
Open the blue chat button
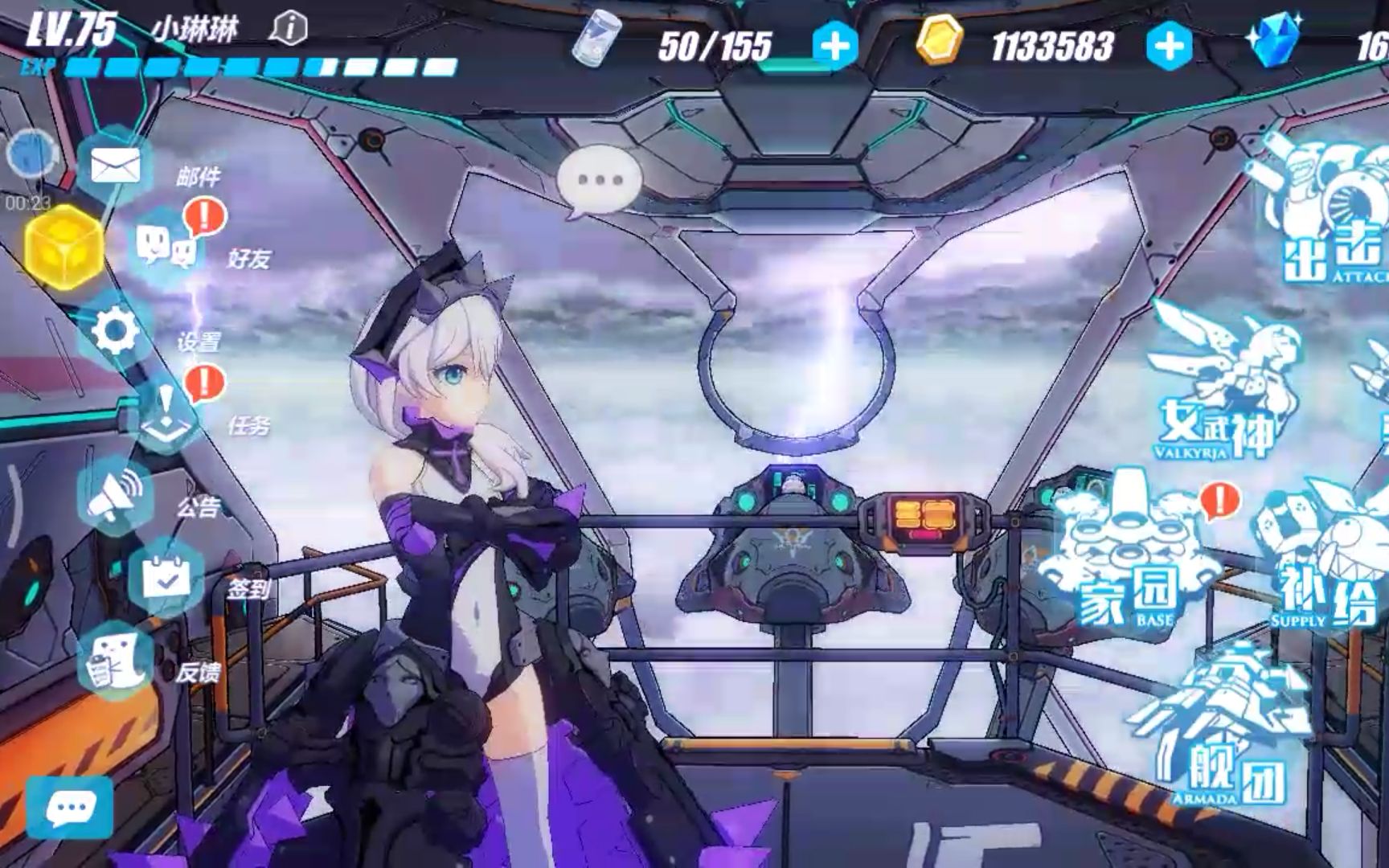70,808
